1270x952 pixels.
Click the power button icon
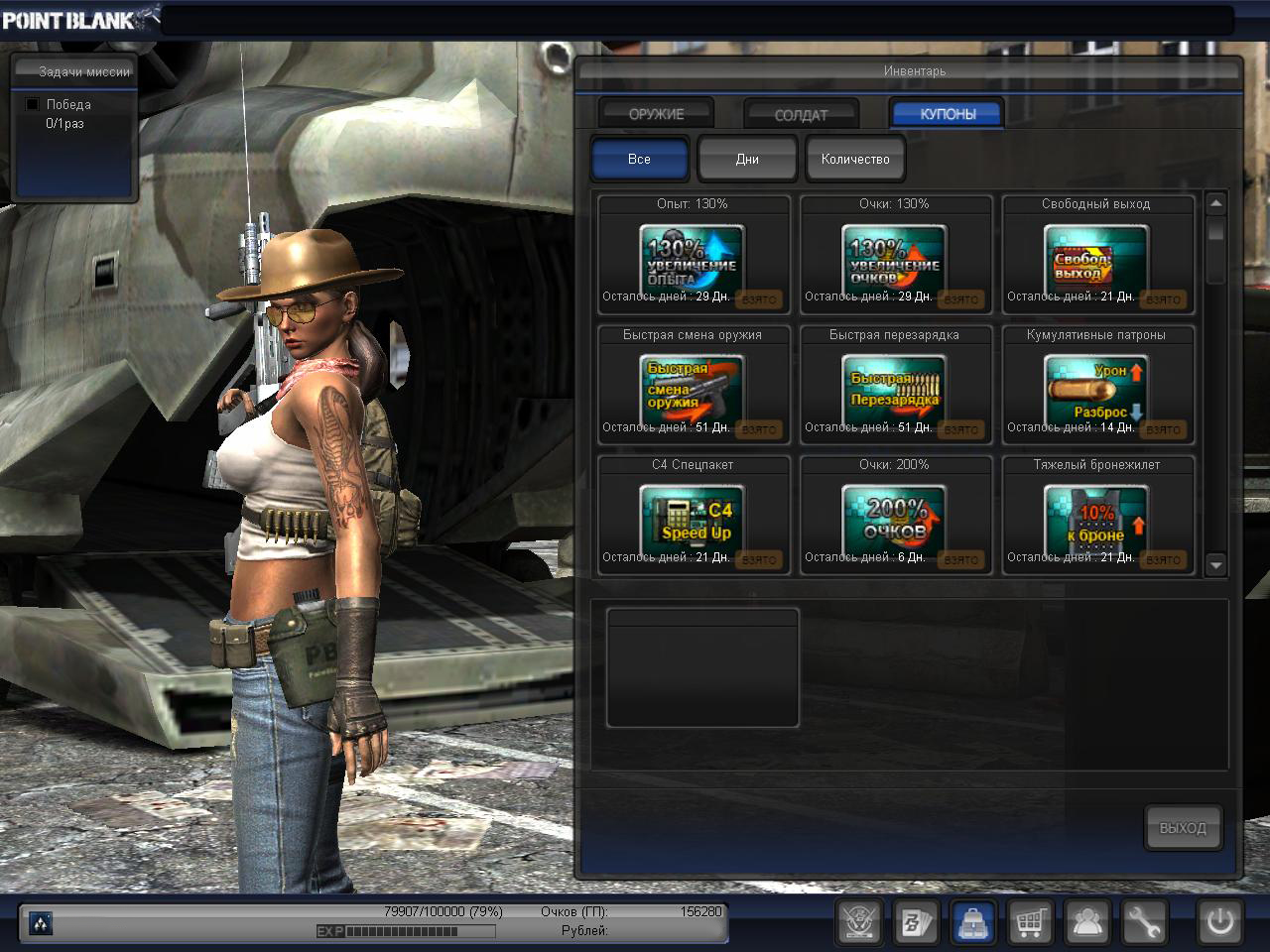click(x=1219, y=923)
